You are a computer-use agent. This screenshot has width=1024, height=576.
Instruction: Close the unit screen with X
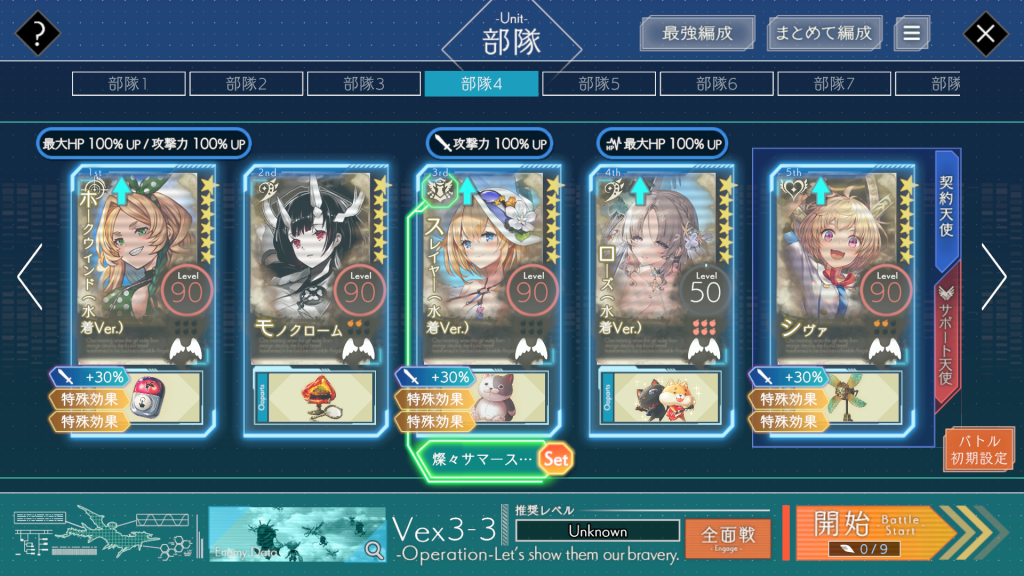click(985, 34)
